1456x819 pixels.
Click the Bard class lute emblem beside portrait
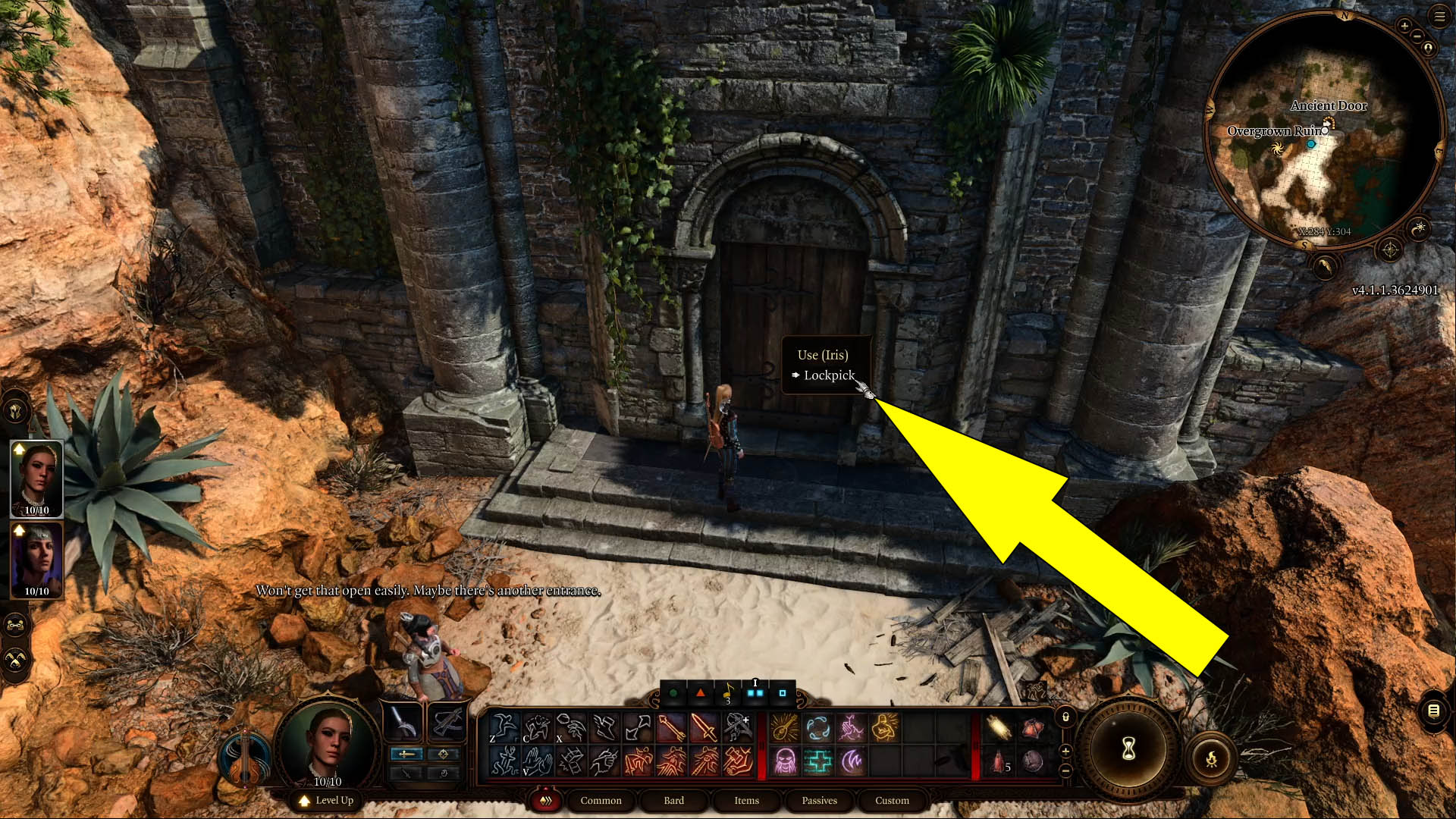click(244, 758)
